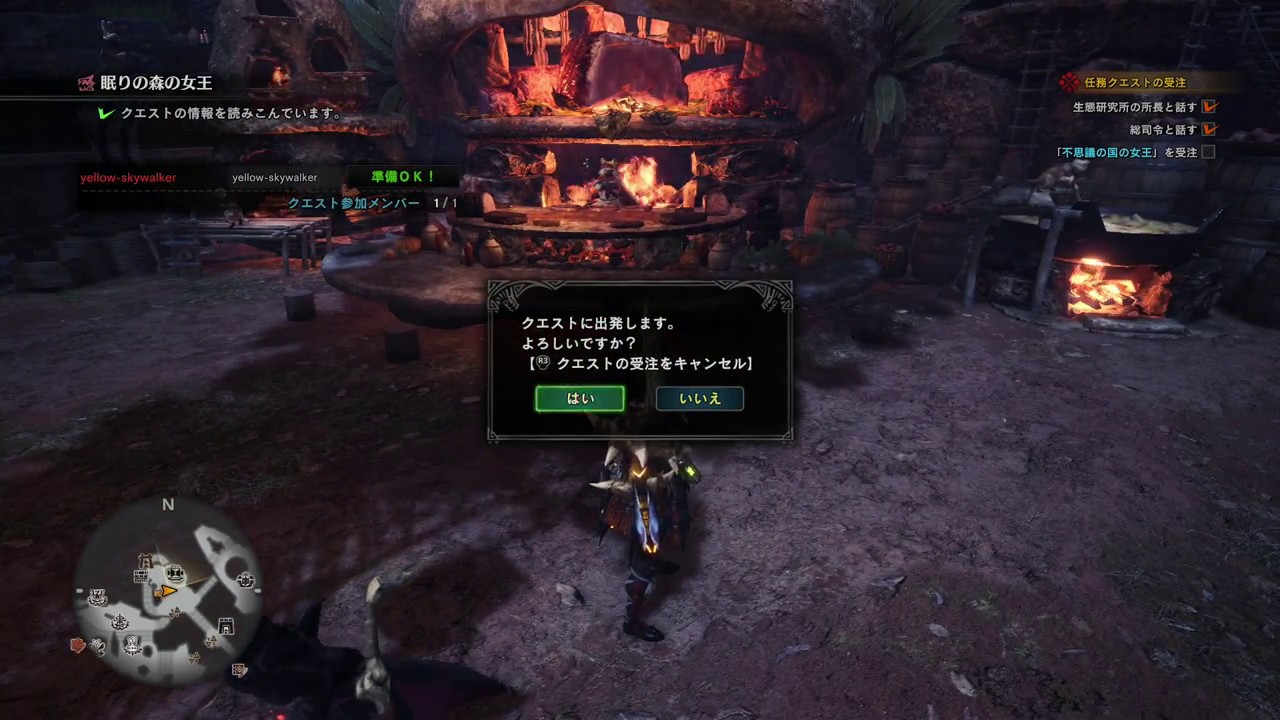This screenshot has height=720, width=1280.
Task: Click the green checkmark progress indicator
Action: point(106,113)
